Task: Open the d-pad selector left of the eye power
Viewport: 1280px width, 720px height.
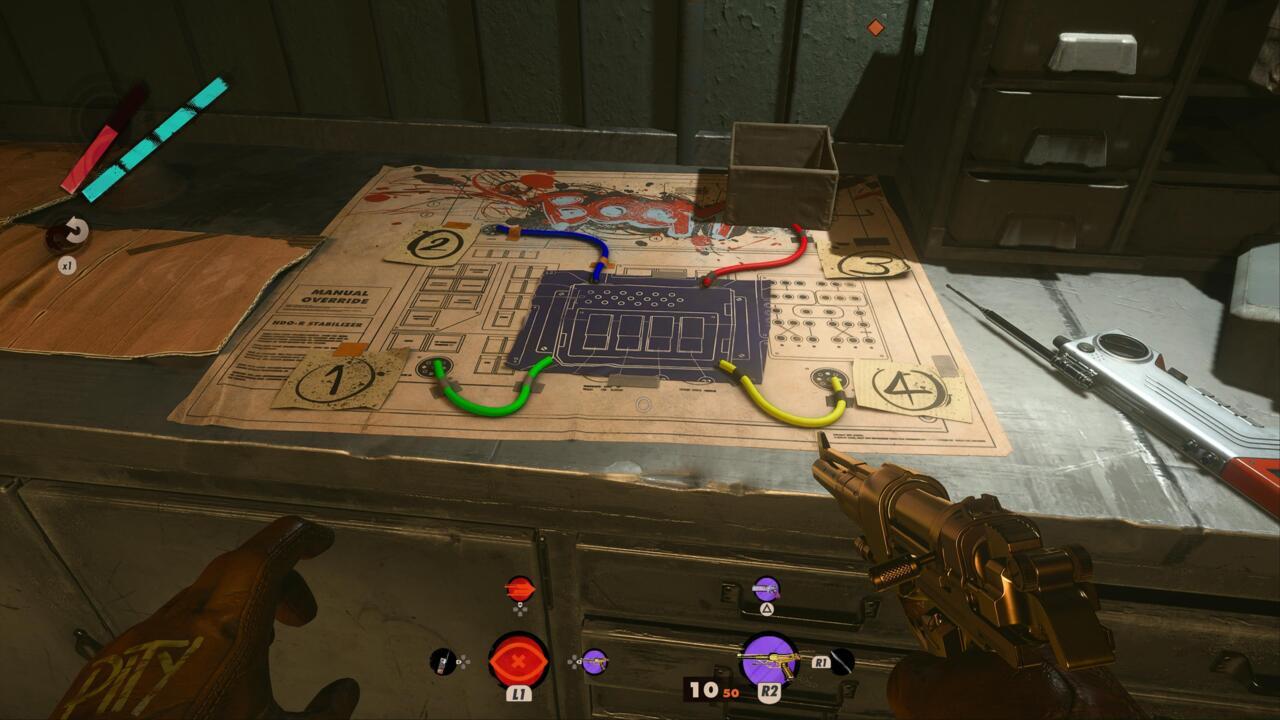Action: [x=462, y=661]
